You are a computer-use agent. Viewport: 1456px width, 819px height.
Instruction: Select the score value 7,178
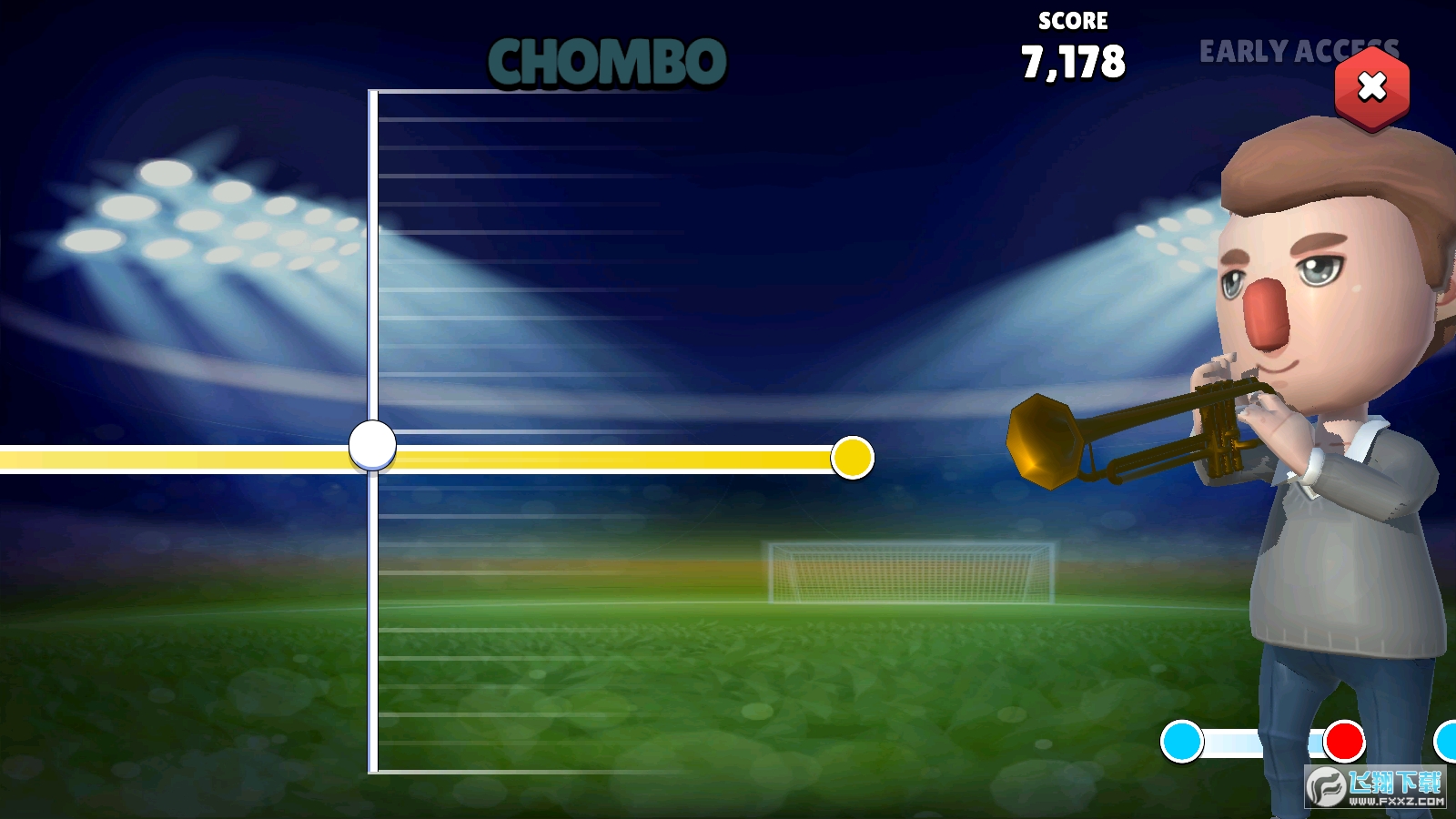click(1072, 62)
